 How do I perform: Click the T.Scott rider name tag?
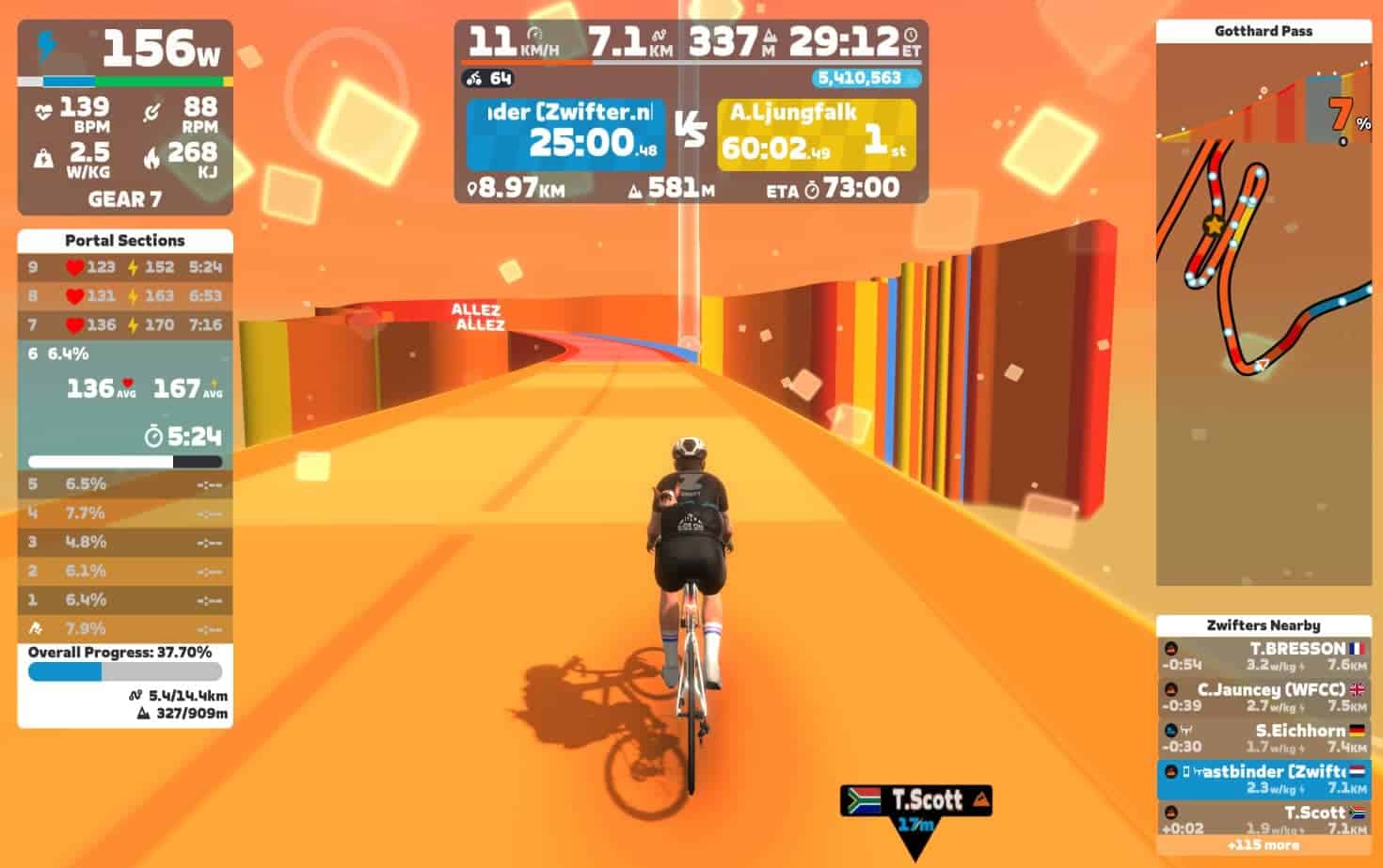point(915,801)
